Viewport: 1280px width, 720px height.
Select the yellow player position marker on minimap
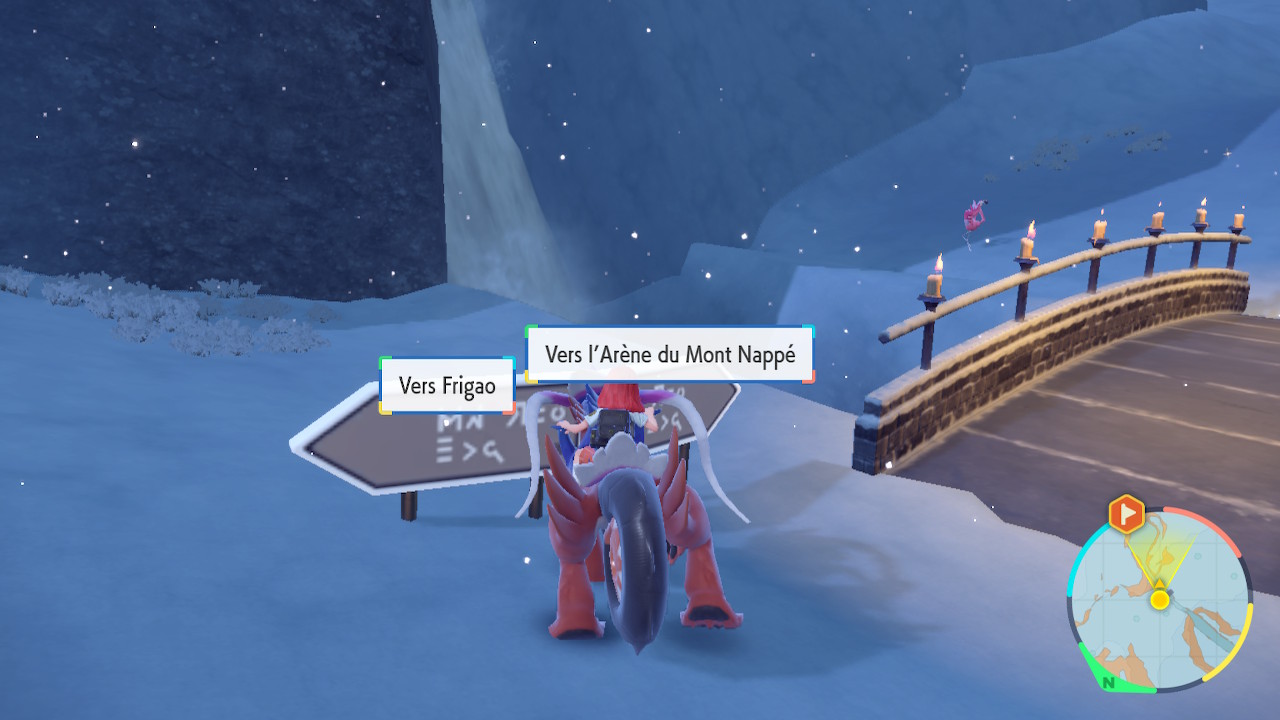click(x=1160, y=599)
